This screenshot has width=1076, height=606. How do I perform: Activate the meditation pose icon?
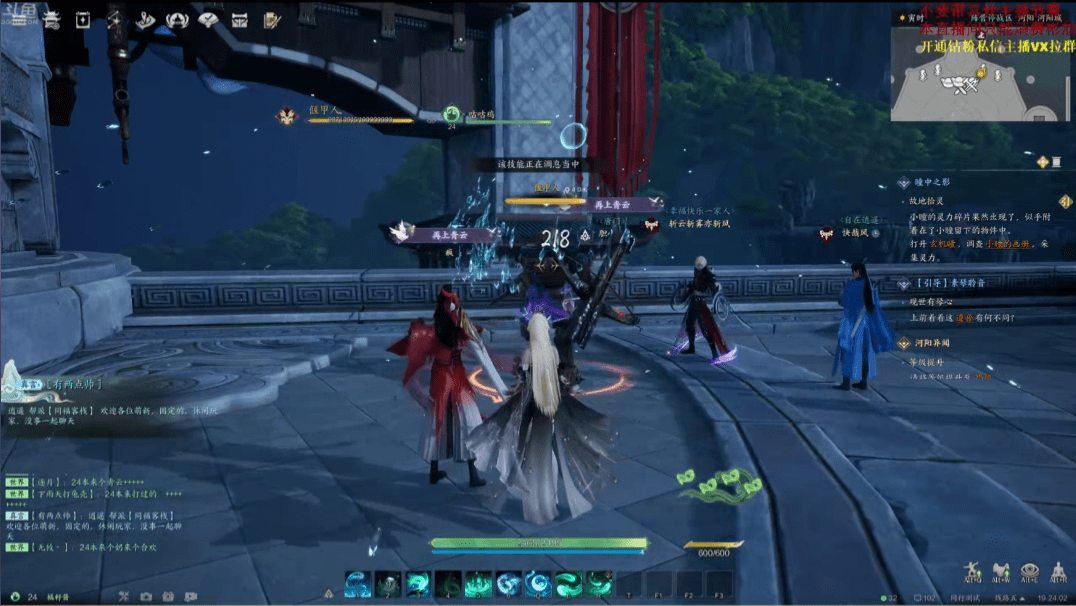(1059, 571)
